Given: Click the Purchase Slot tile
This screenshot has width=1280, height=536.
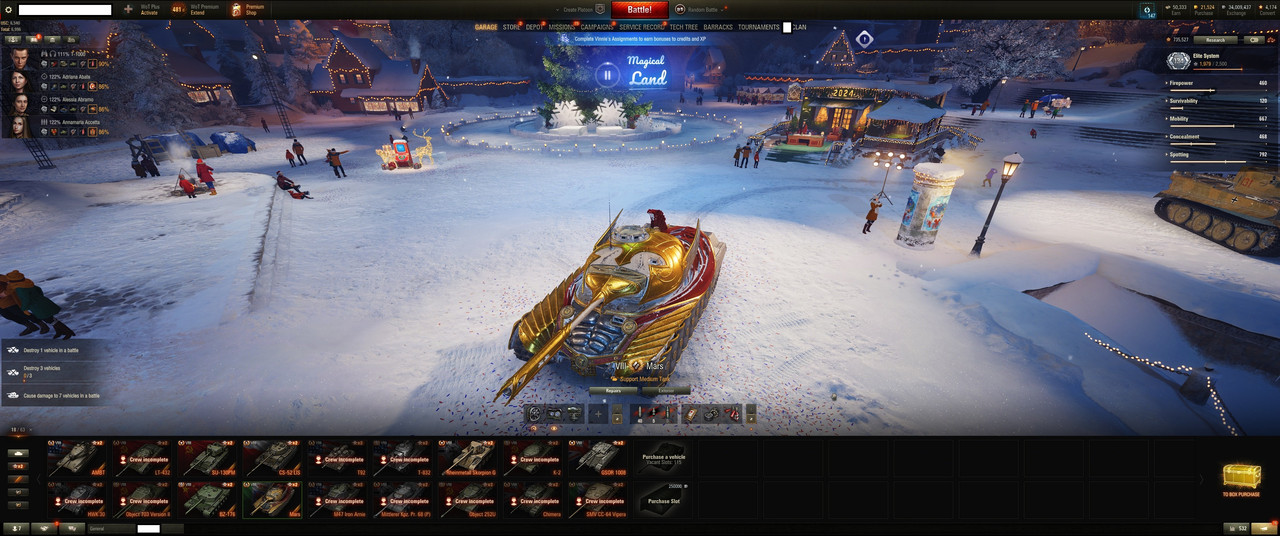Looking at the screenshot, I should (662, 500).
